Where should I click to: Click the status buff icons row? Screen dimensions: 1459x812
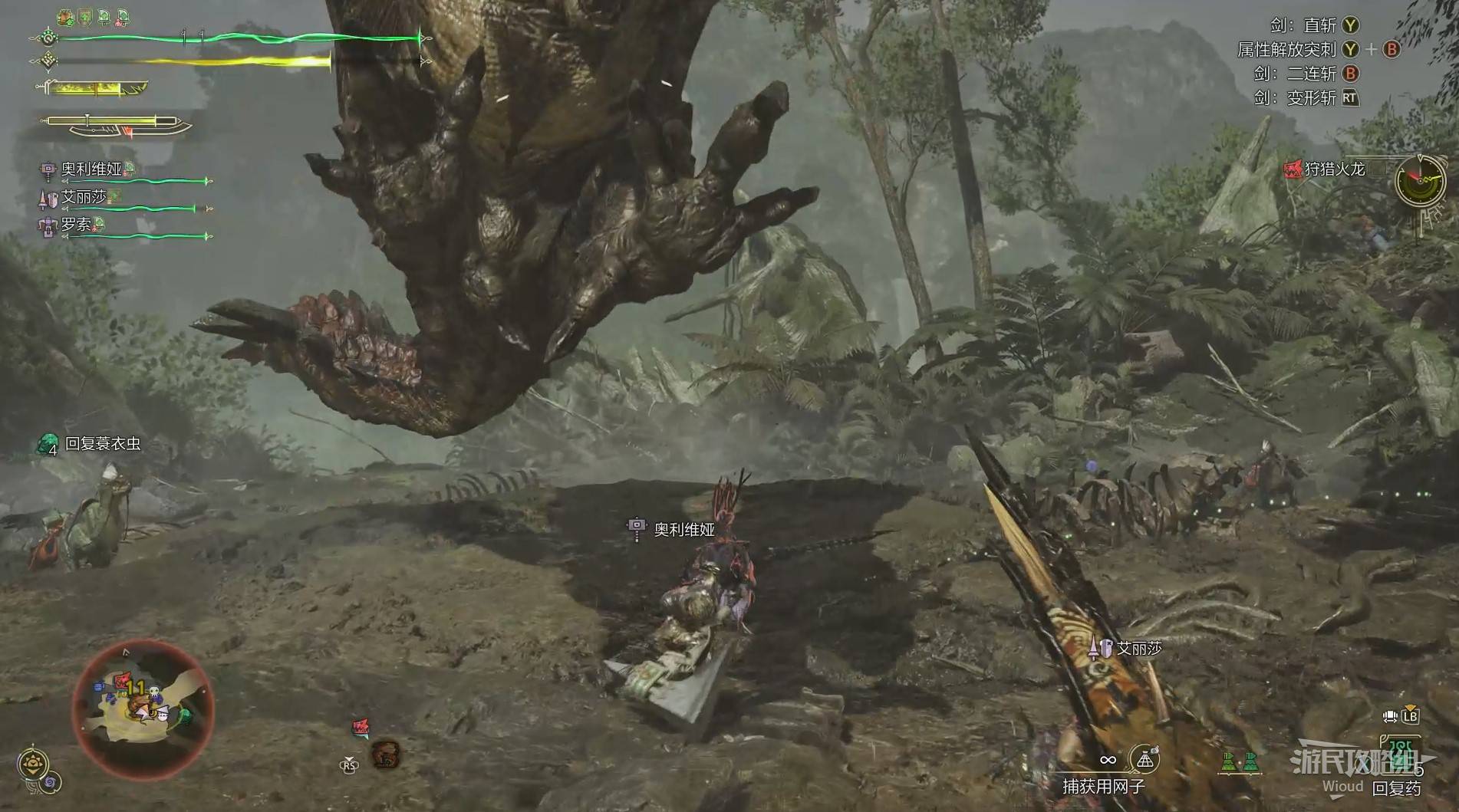pos(94,18)
